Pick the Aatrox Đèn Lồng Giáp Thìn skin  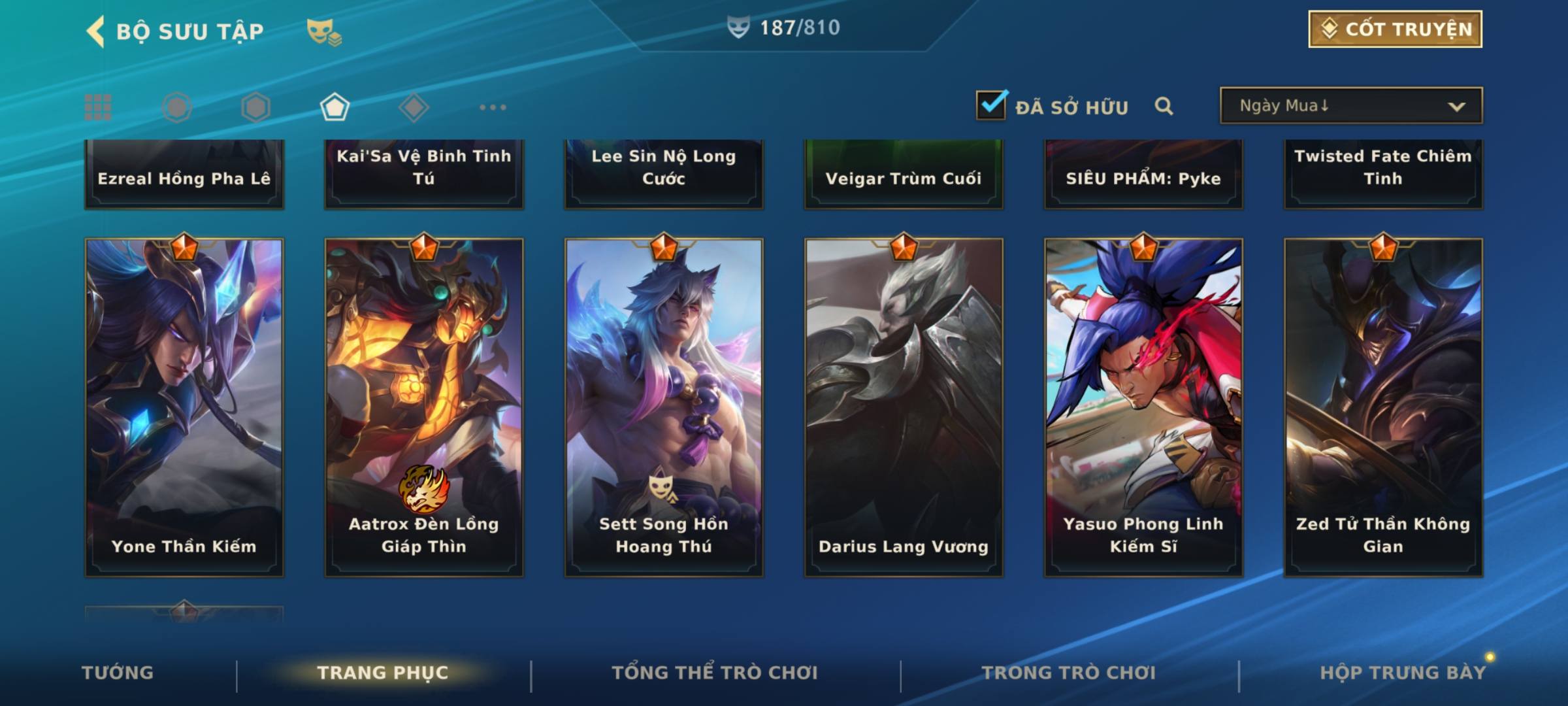[x=424, y=407]
